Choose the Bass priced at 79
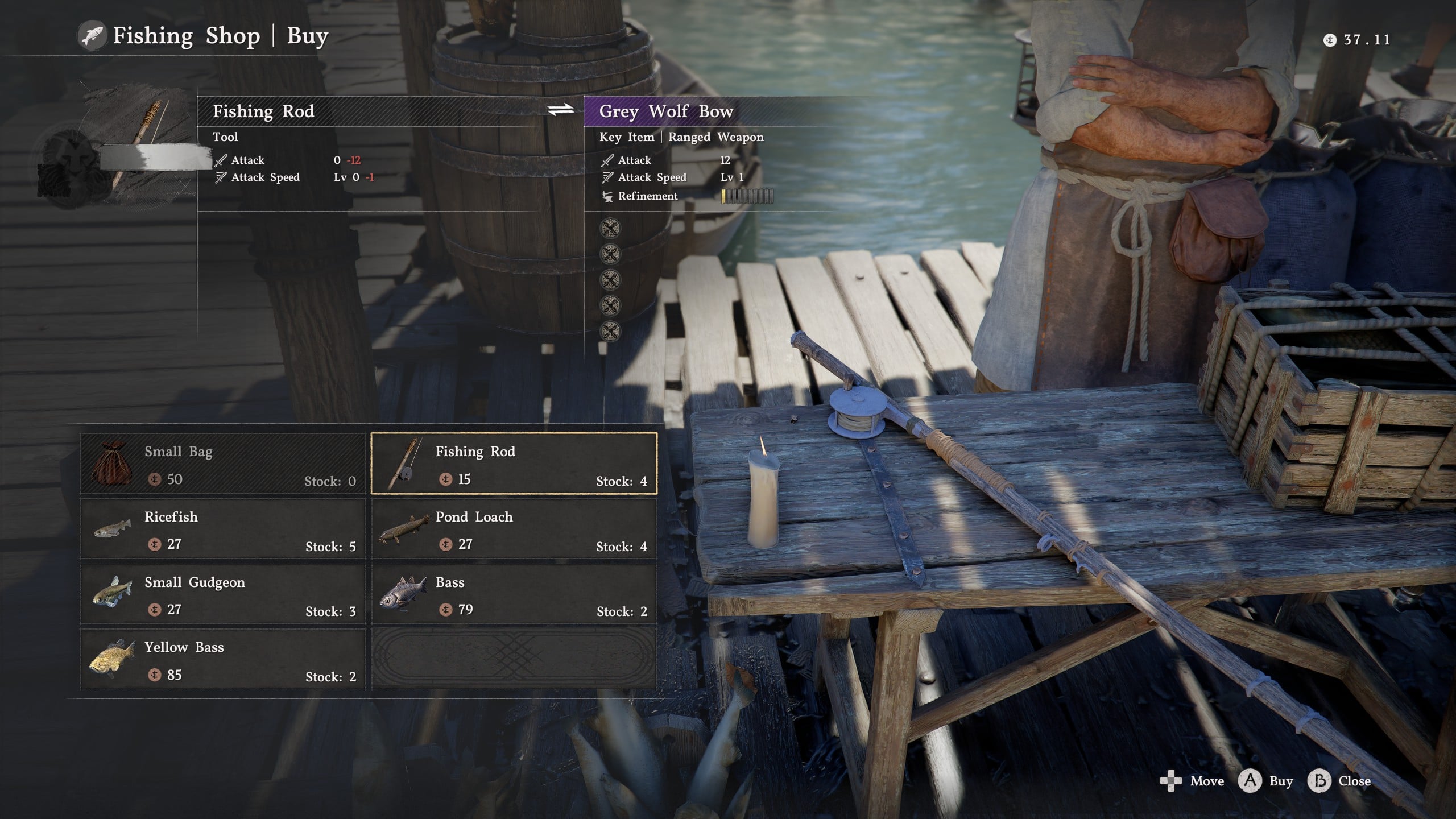 tap(514, 595)
